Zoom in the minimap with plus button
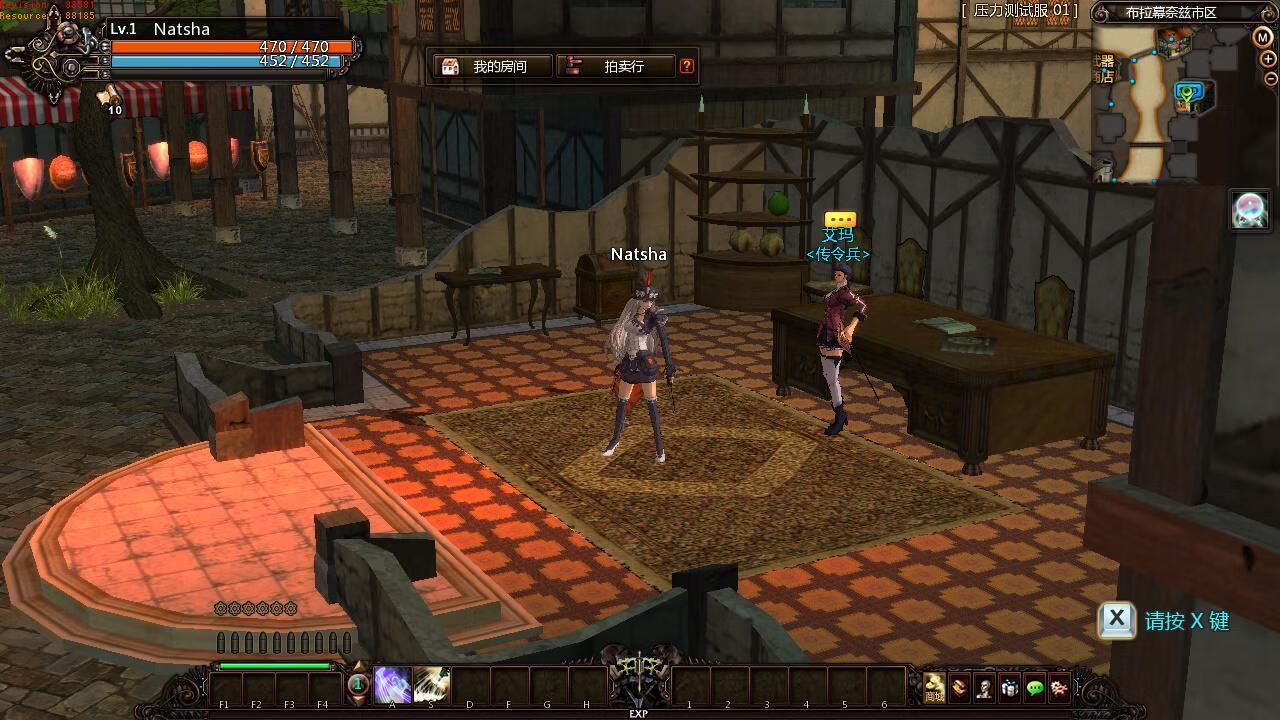This screenshot has width=1280, height=720. point(1270,59)
